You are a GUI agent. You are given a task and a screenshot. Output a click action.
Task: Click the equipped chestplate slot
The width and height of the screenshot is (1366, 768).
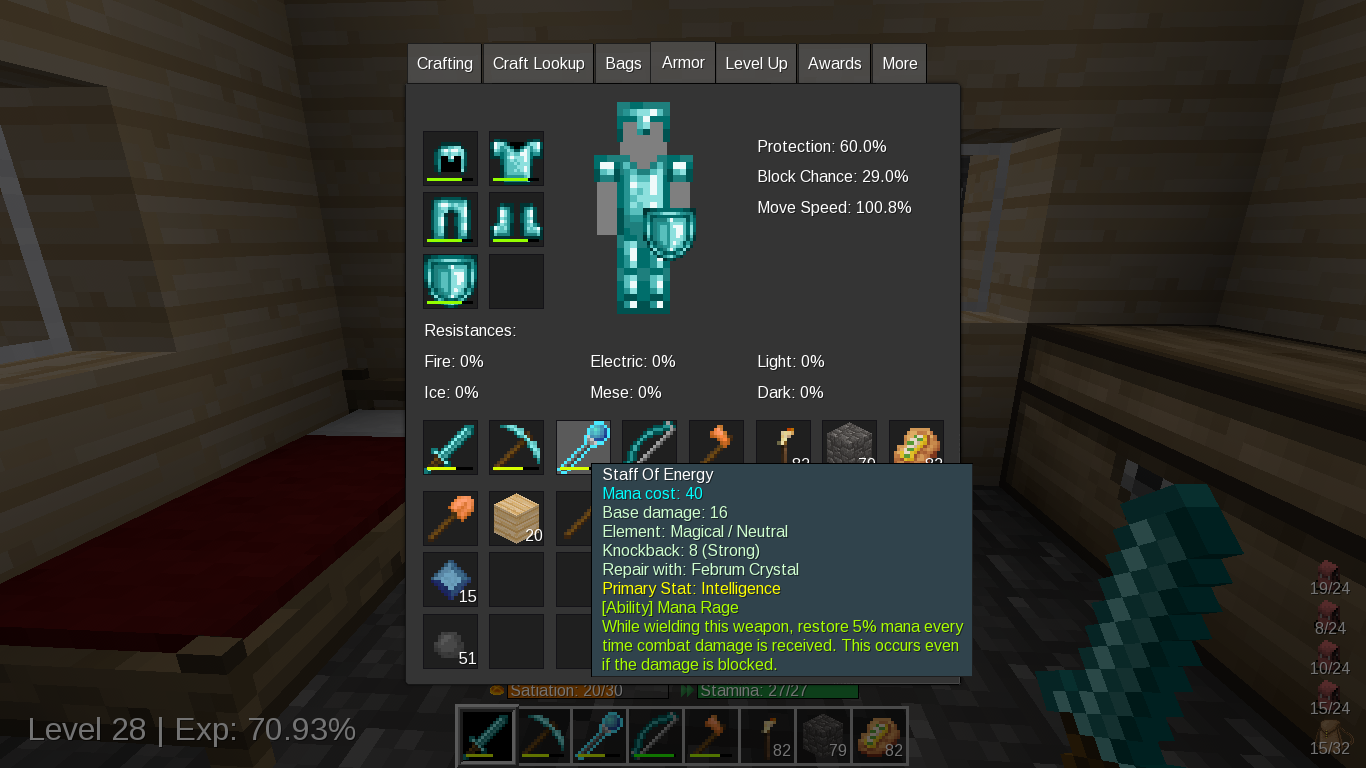tap(516, 158)
